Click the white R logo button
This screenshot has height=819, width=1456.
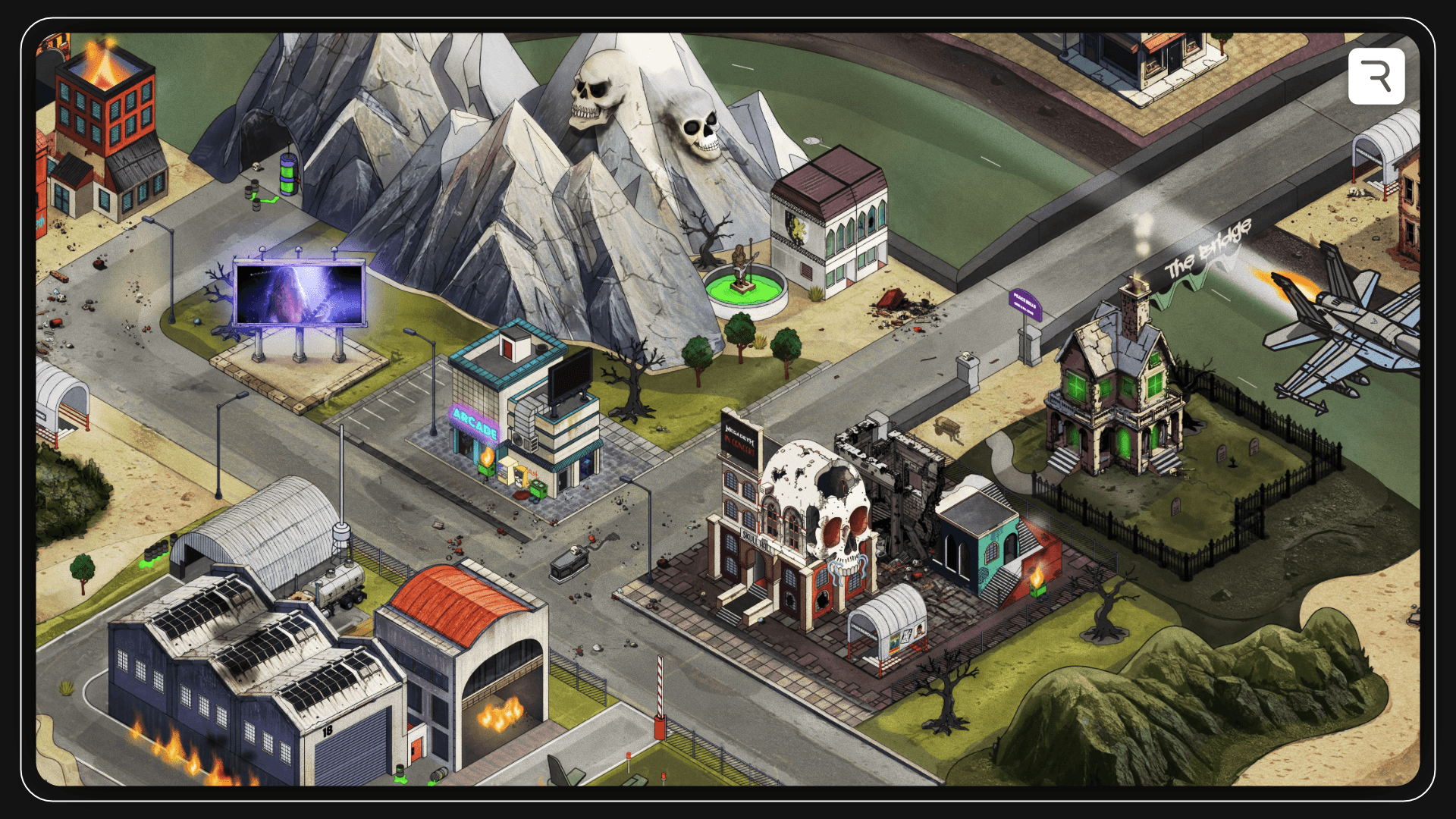1376,77
